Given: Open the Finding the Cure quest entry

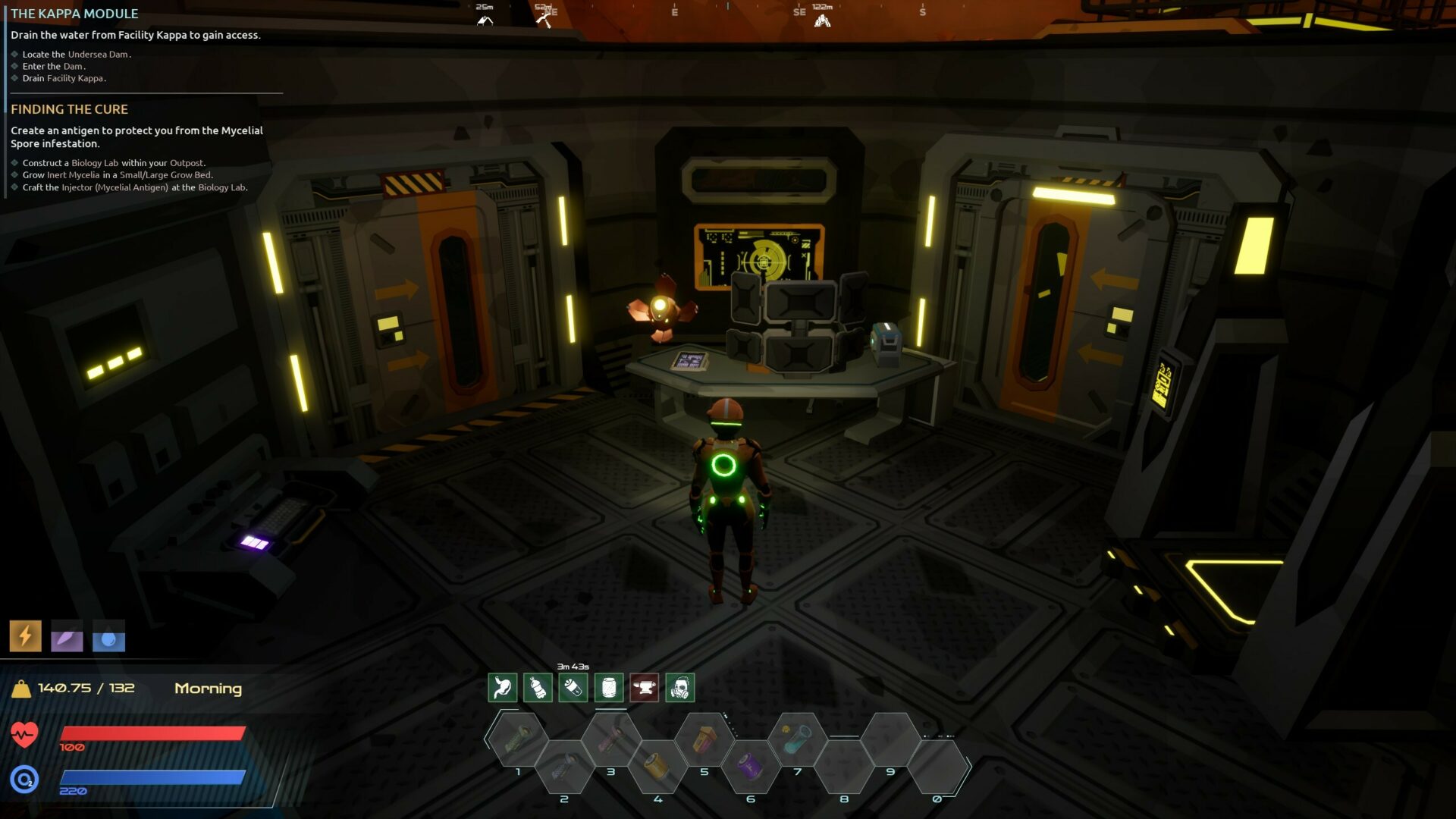Looking at the screenshot, I should [69, 109].
